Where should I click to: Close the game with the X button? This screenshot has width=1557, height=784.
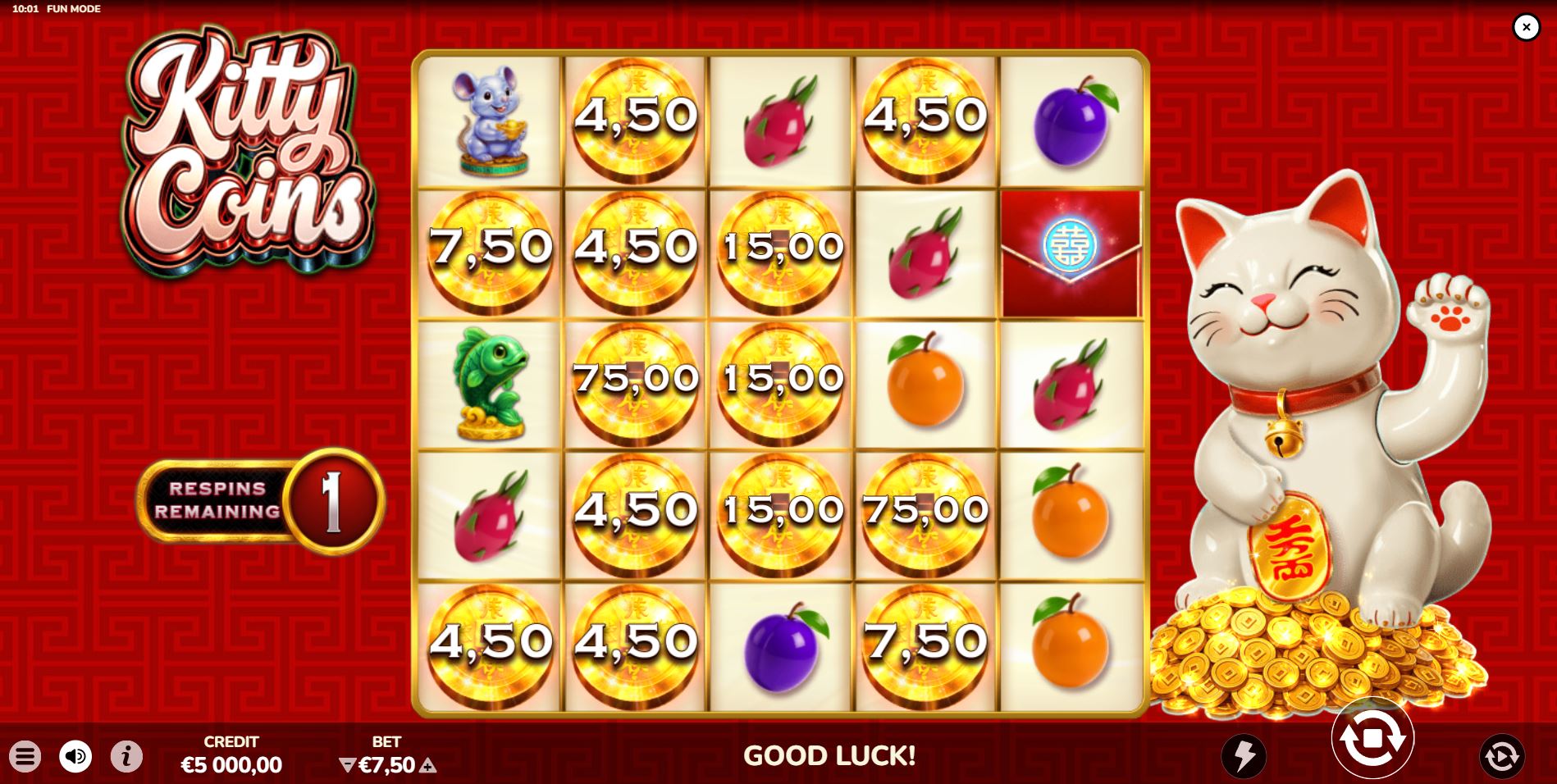[1527, 27]
